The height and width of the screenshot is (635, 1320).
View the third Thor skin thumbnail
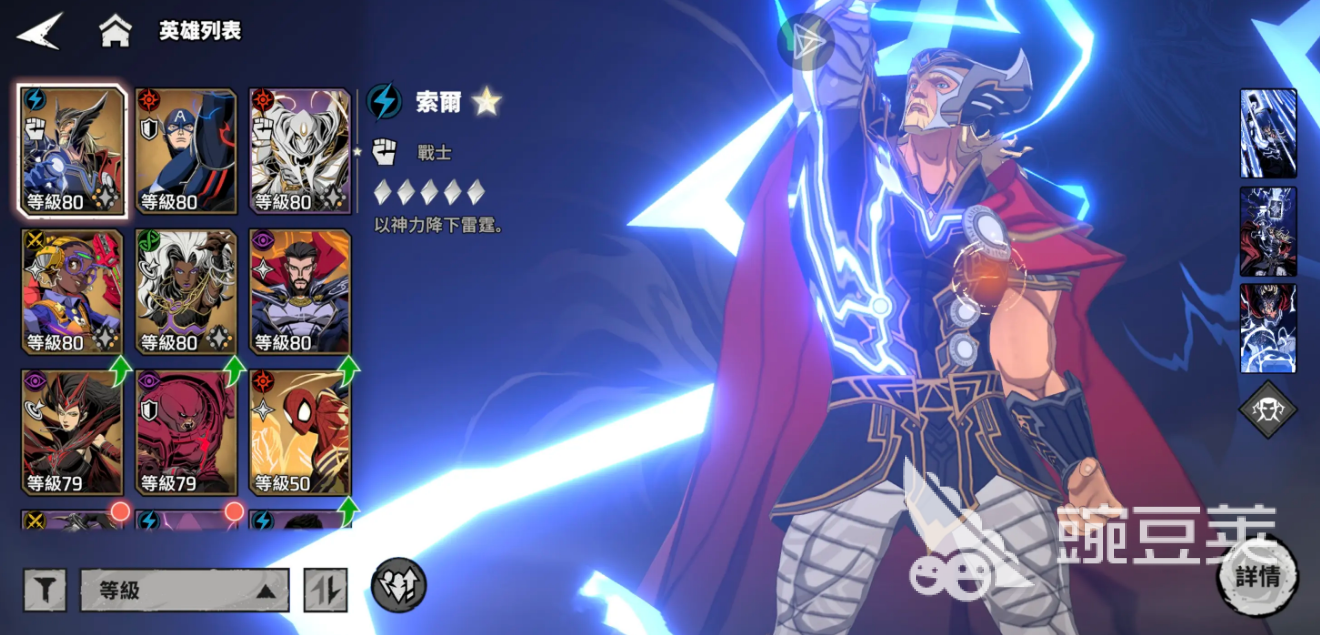click(x=1268, y=328)
